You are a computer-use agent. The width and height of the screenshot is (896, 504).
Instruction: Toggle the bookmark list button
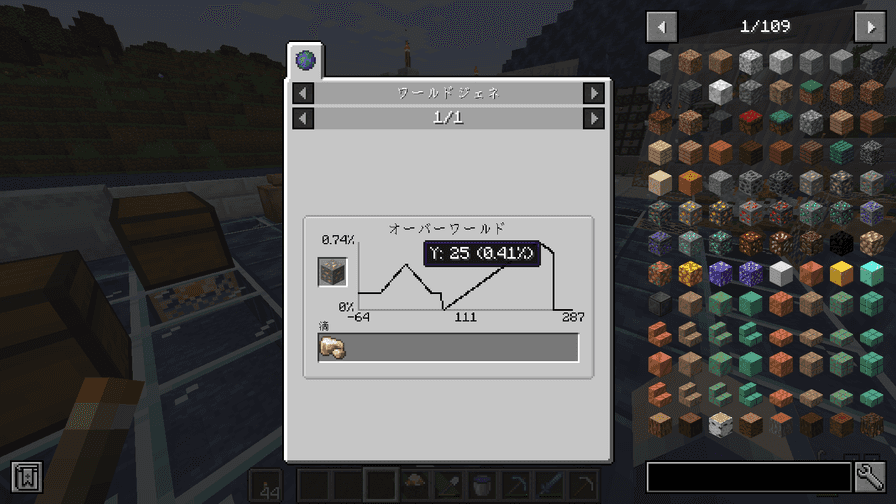pyautogui.click(x=26, y=477)
